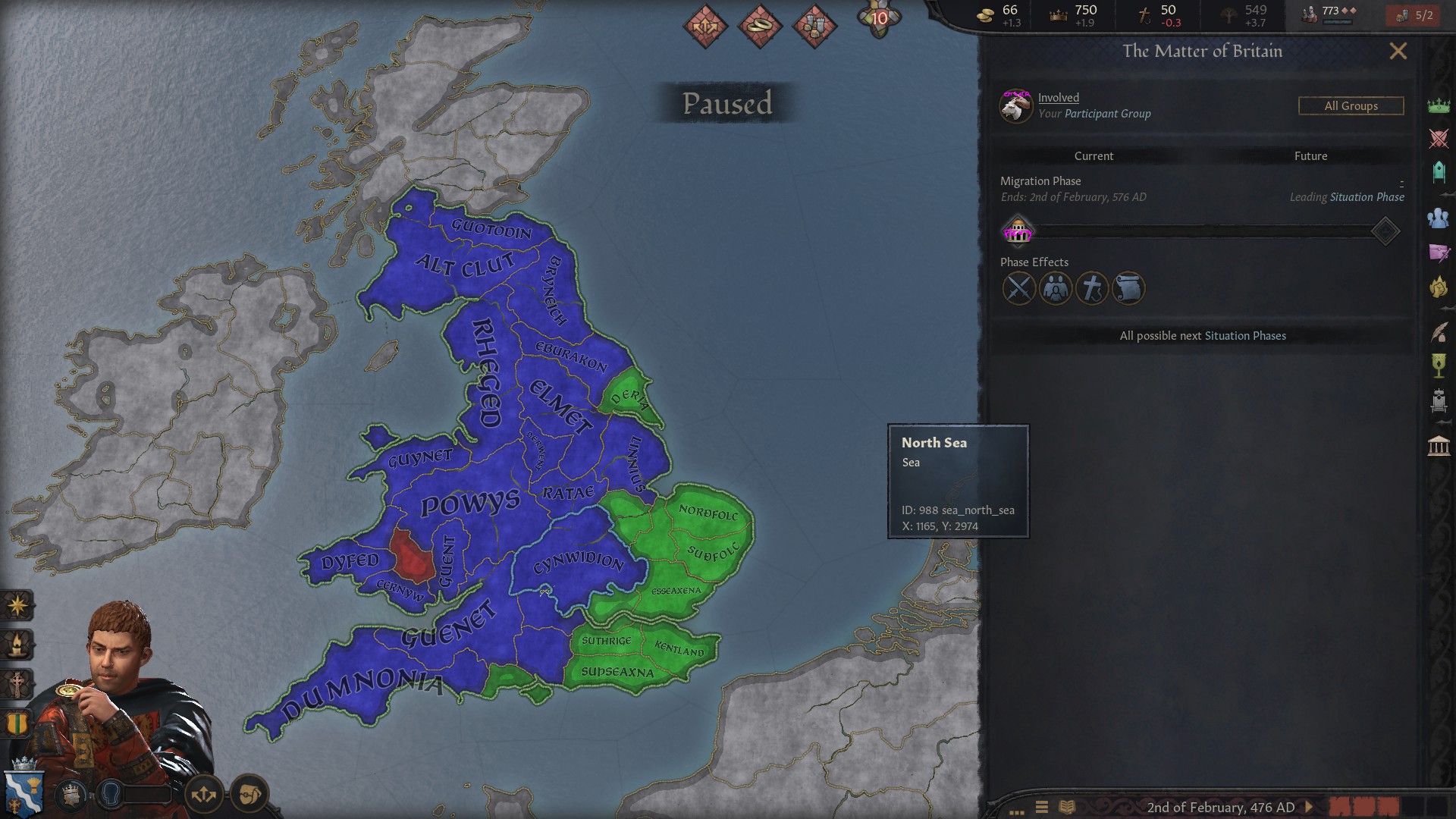Open the dynasty legacies temple icon
This screenshot has width=1456, height=819.
(x=1439, y=444)
